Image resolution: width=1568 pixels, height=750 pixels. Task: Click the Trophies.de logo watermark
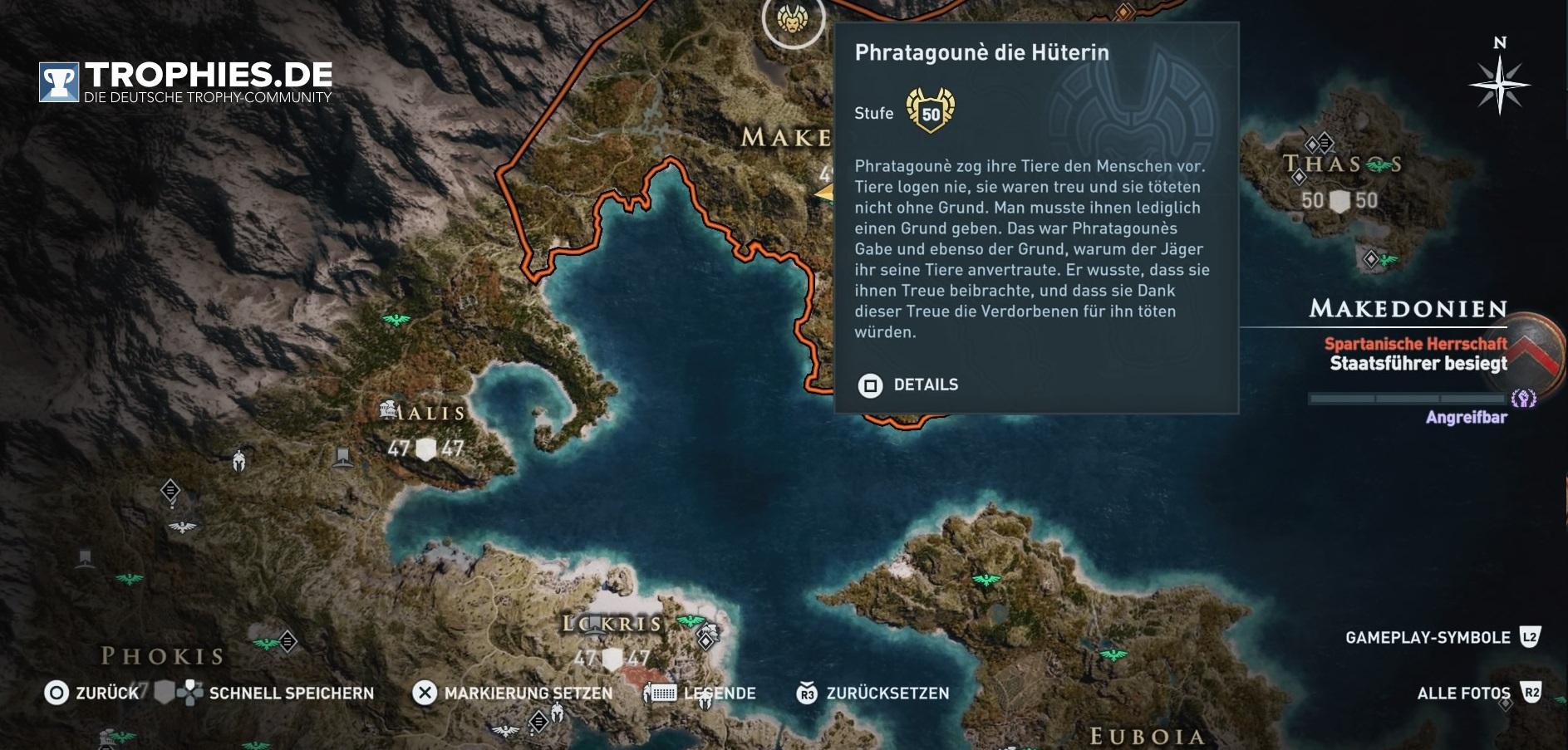coord(185,81)
